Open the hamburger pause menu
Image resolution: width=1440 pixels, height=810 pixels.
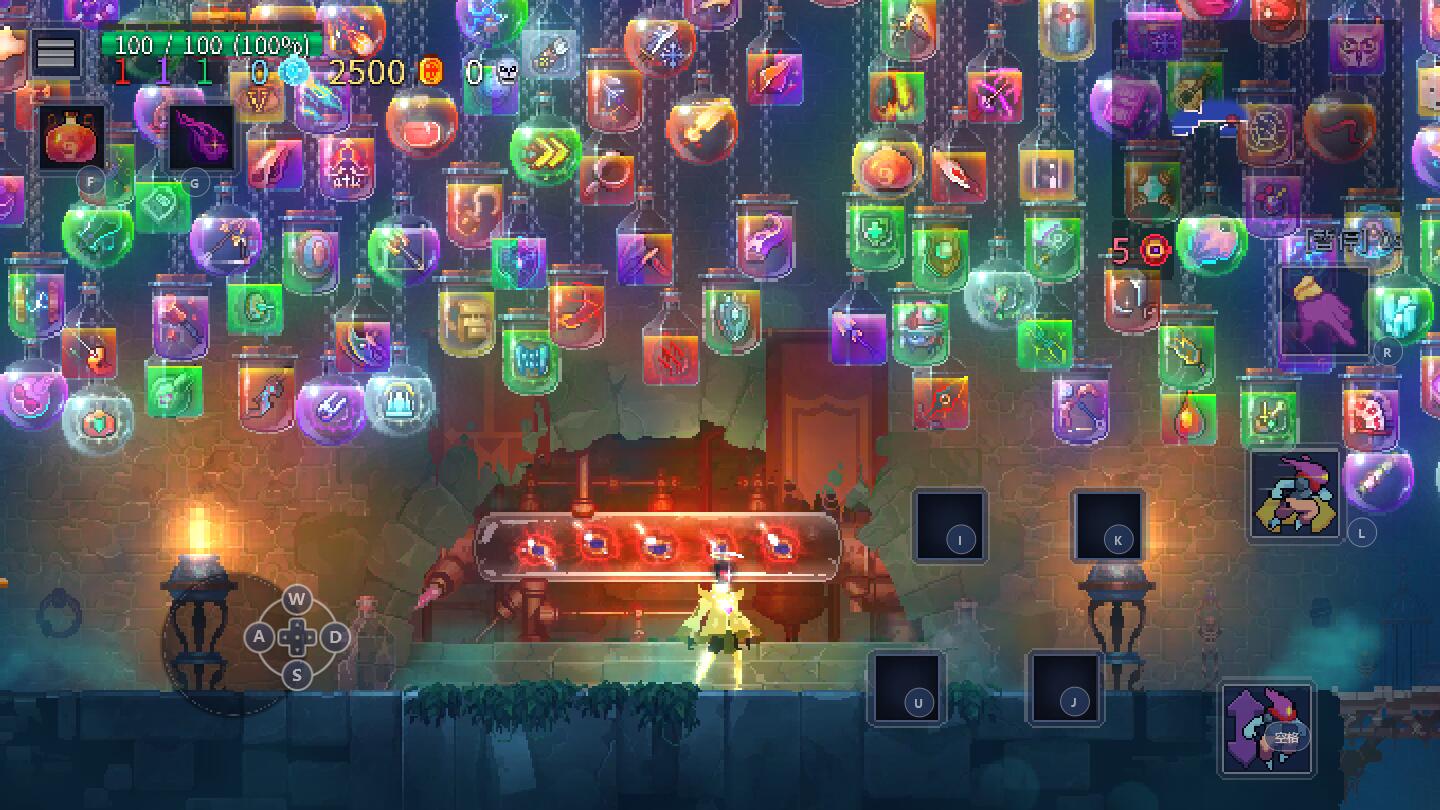point(56,52)
